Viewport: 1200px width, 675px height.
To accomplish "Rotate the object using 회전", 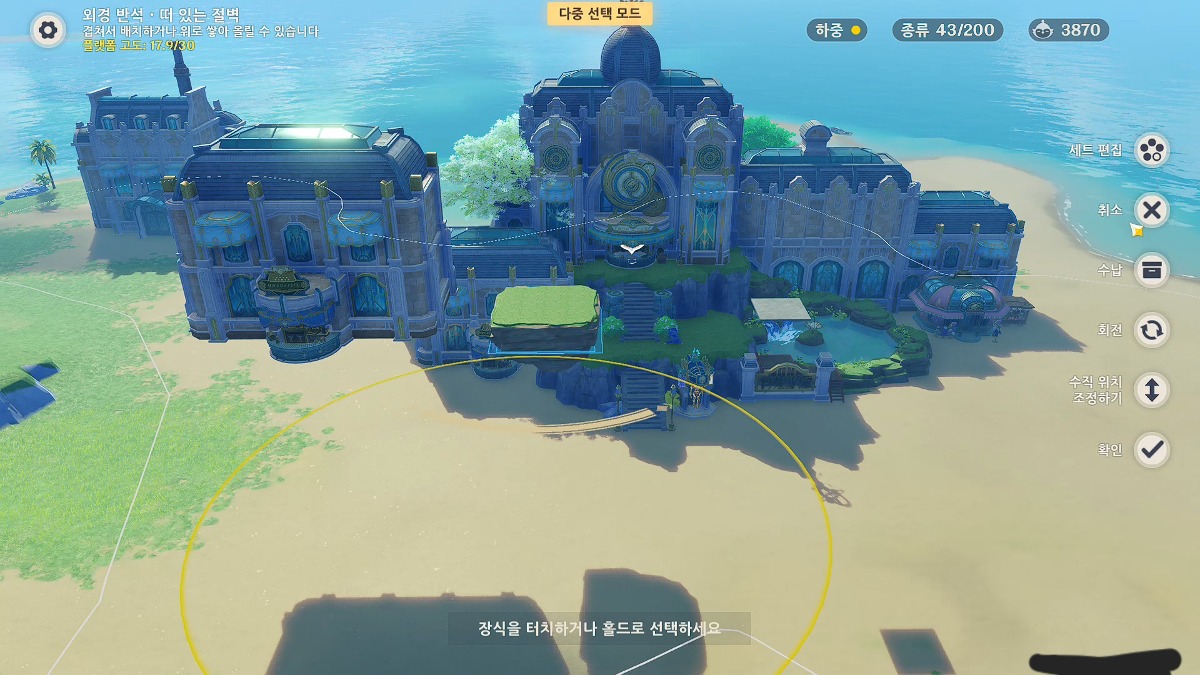I will point(1152,330).
